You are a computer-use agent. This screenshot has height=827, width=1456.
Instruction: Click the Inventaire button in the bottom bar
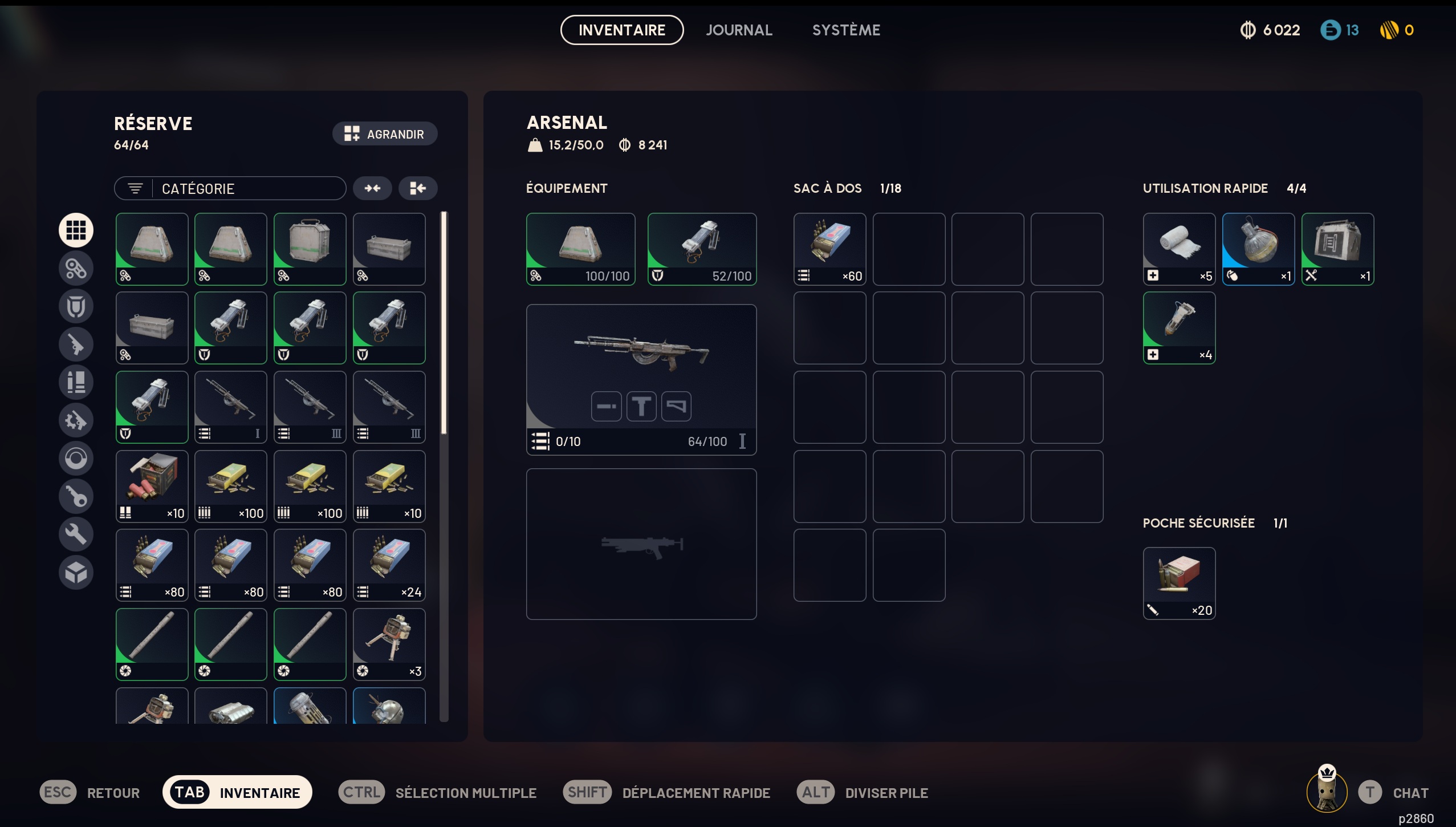tap(237, 792)
